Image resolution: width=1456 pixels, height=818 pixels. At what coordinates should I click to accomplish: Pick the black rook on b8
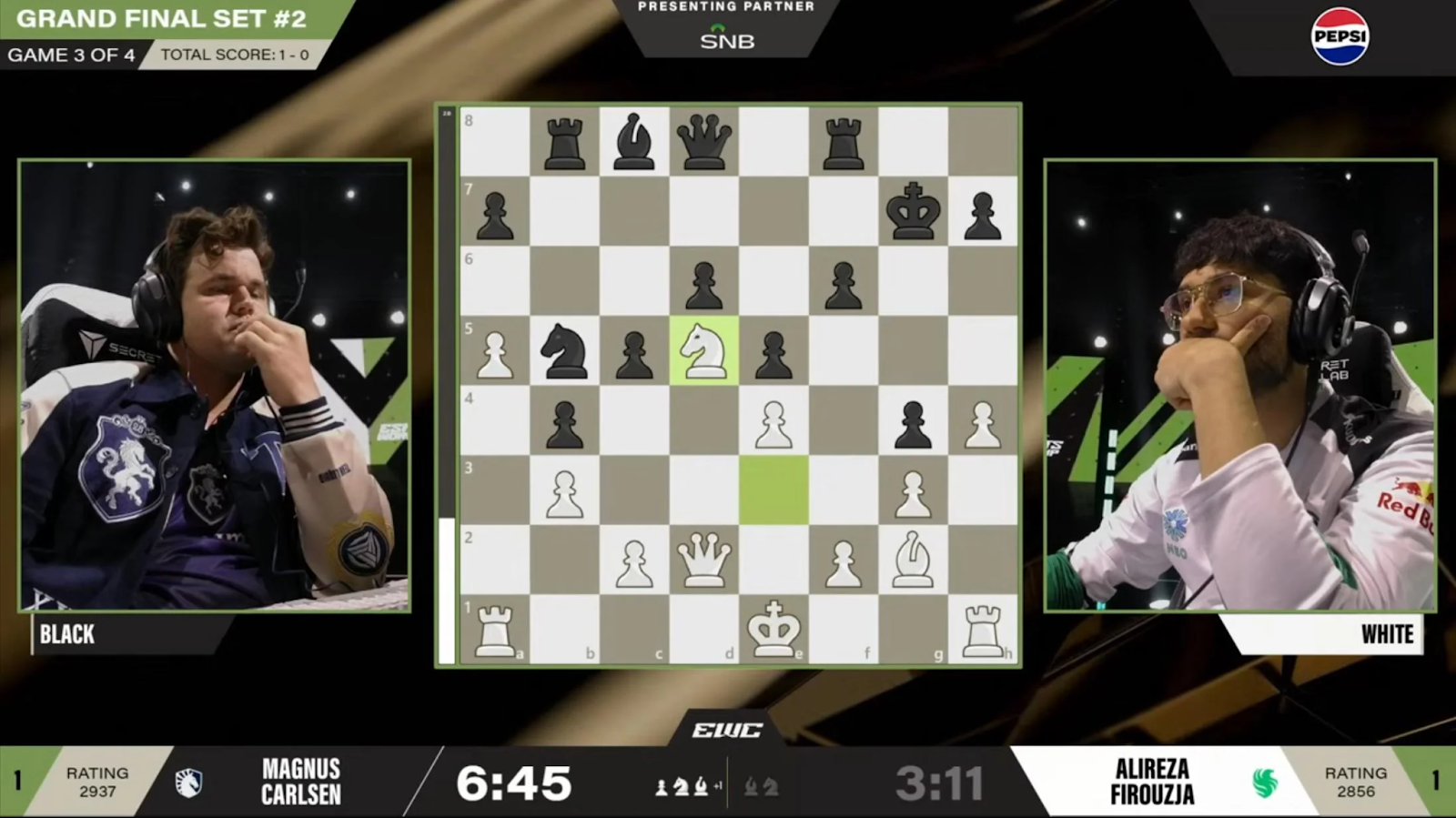[x=564, y=142]
